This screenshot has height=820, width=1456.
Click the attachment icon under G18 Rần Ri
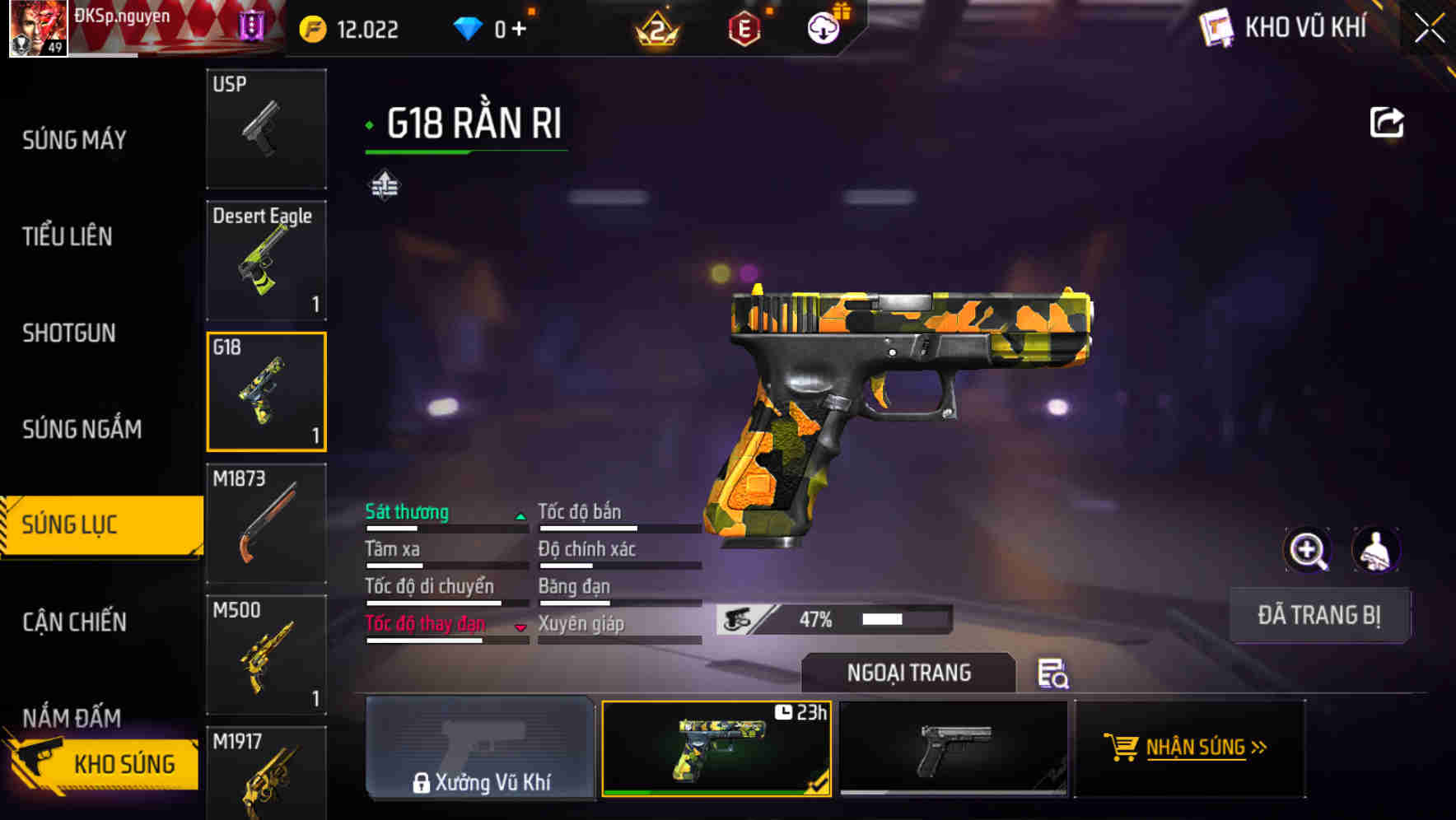point(384,186)
